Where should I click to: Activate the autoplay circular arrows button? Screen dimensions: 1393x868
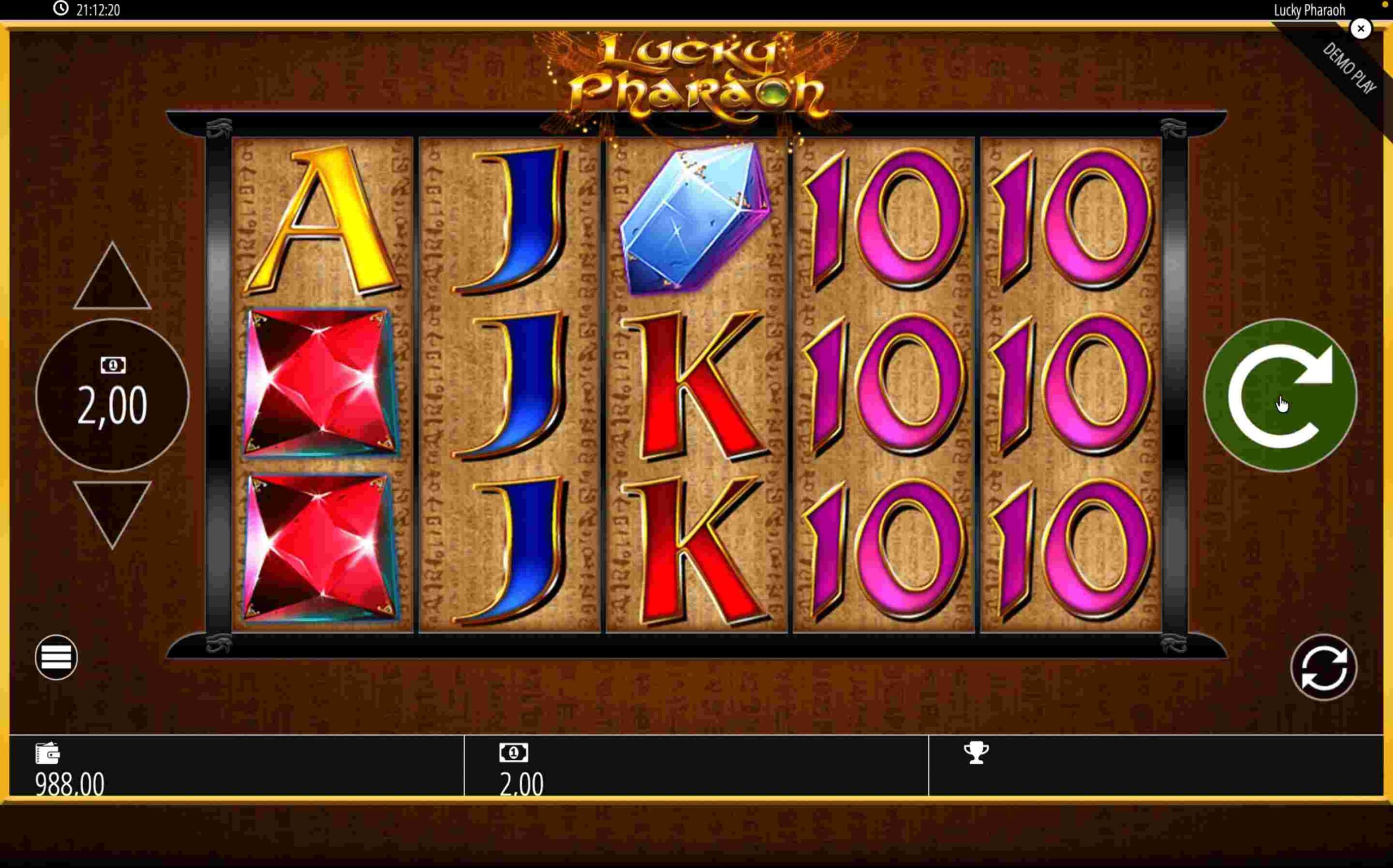1323,667
